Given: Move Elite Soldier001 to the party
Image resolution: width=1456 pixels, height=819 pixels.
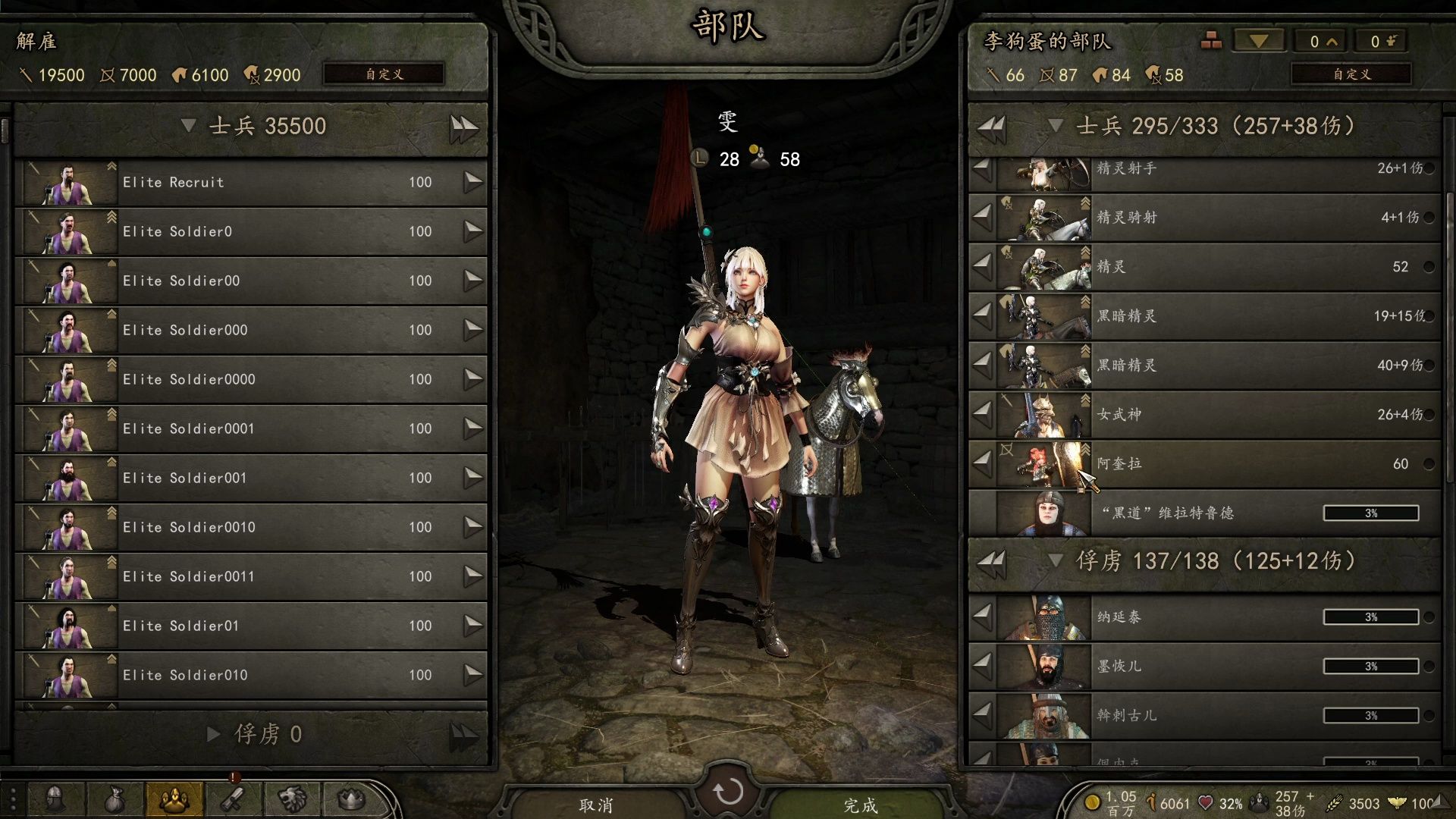Looking at the screenshot, I should coord(473,478).
